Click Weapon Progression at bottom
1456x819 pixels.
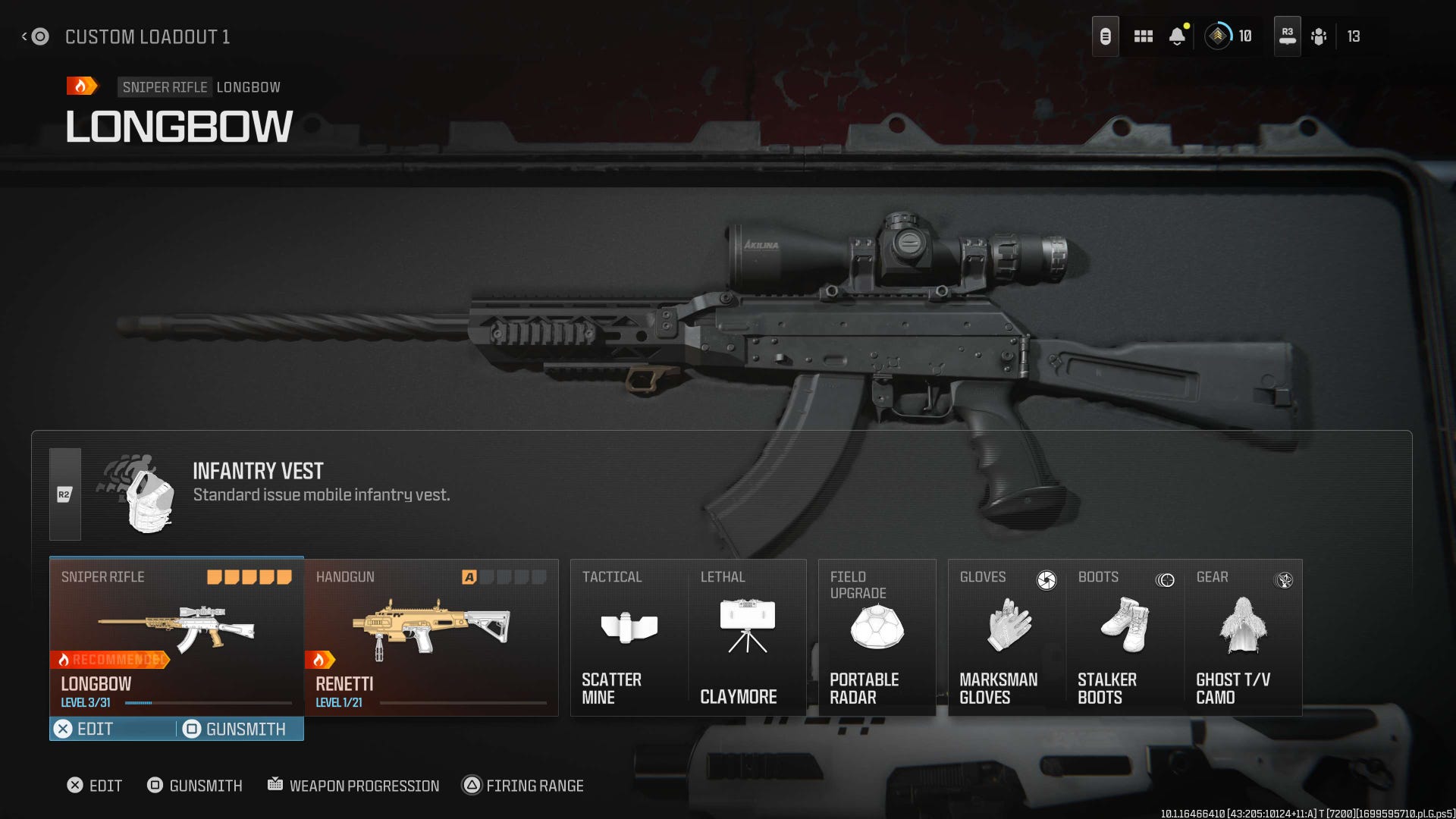[353, 786]
